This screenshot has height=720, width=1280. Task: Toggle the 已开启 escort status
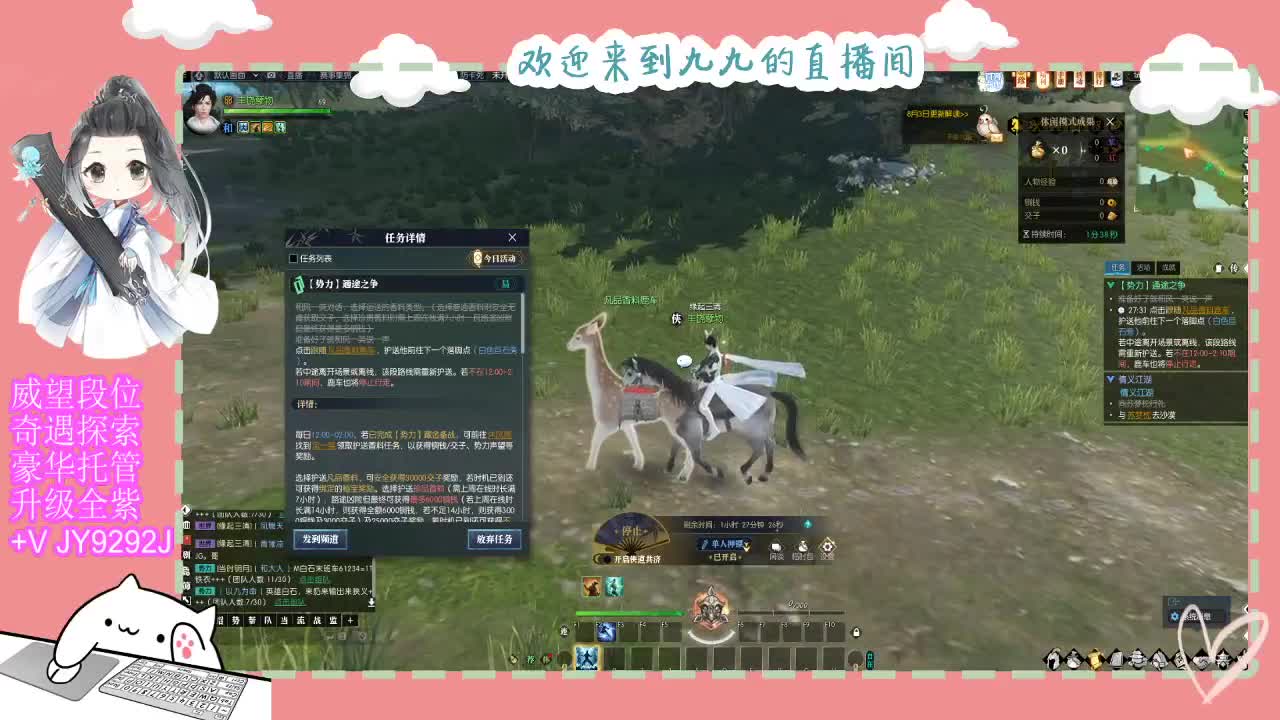(x=724, y=558)
